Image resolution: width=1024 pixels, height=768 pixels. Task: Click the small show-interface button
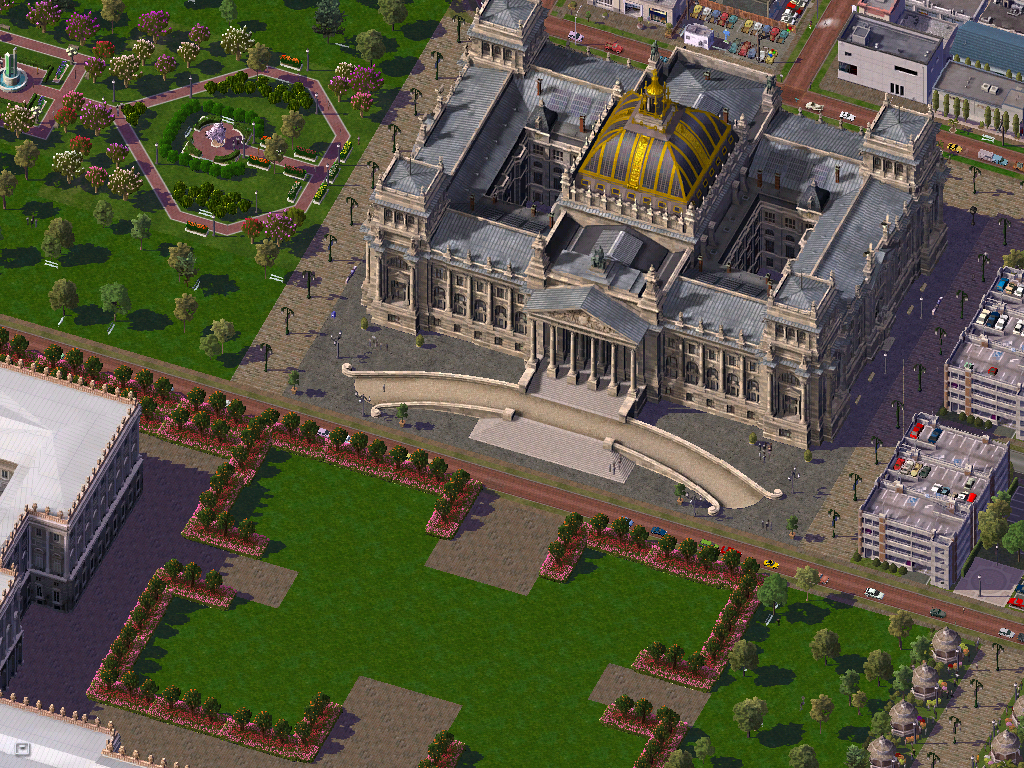pyautogui.click(x=23, y=748)
